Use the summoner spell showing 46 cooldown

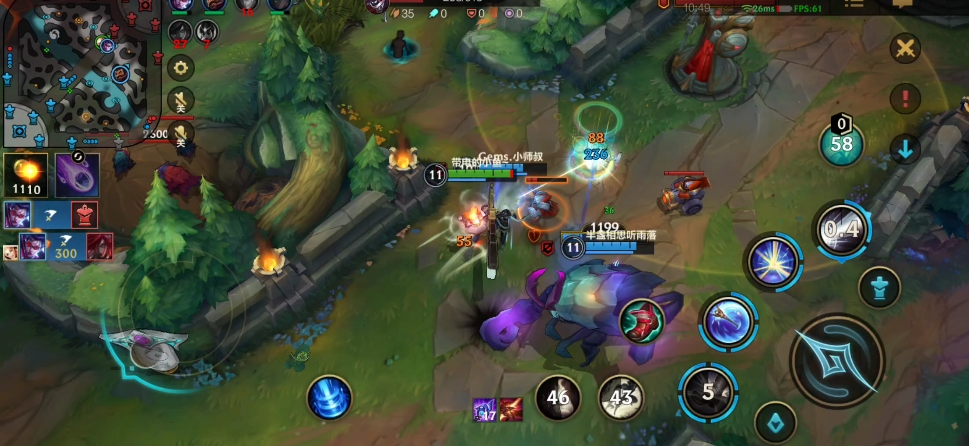pyautogui.click(x=558, y=398)
